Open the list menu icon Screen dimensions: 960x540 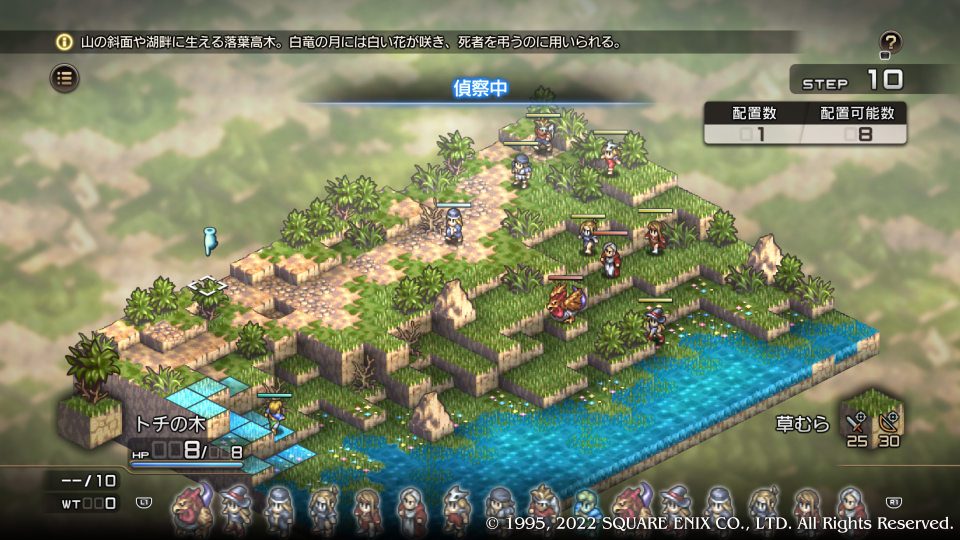(65, 77)
